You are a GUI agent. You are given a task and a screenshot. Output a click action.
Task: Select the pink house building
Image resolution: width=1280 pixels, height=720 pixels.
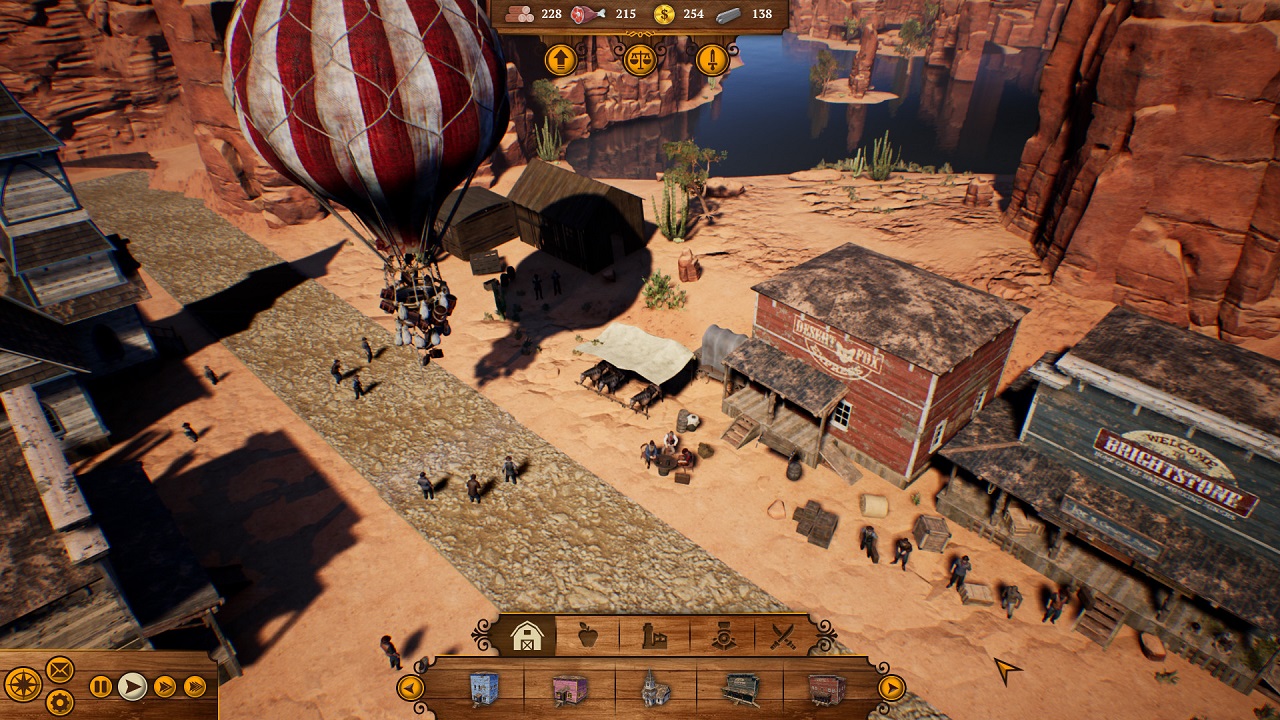[x=570, y=689]
